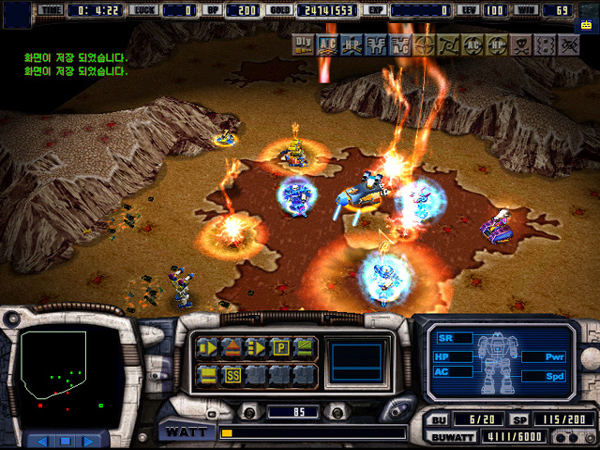
Task: Open the yellow icon in the top-right corner
Action: point(586,26)
